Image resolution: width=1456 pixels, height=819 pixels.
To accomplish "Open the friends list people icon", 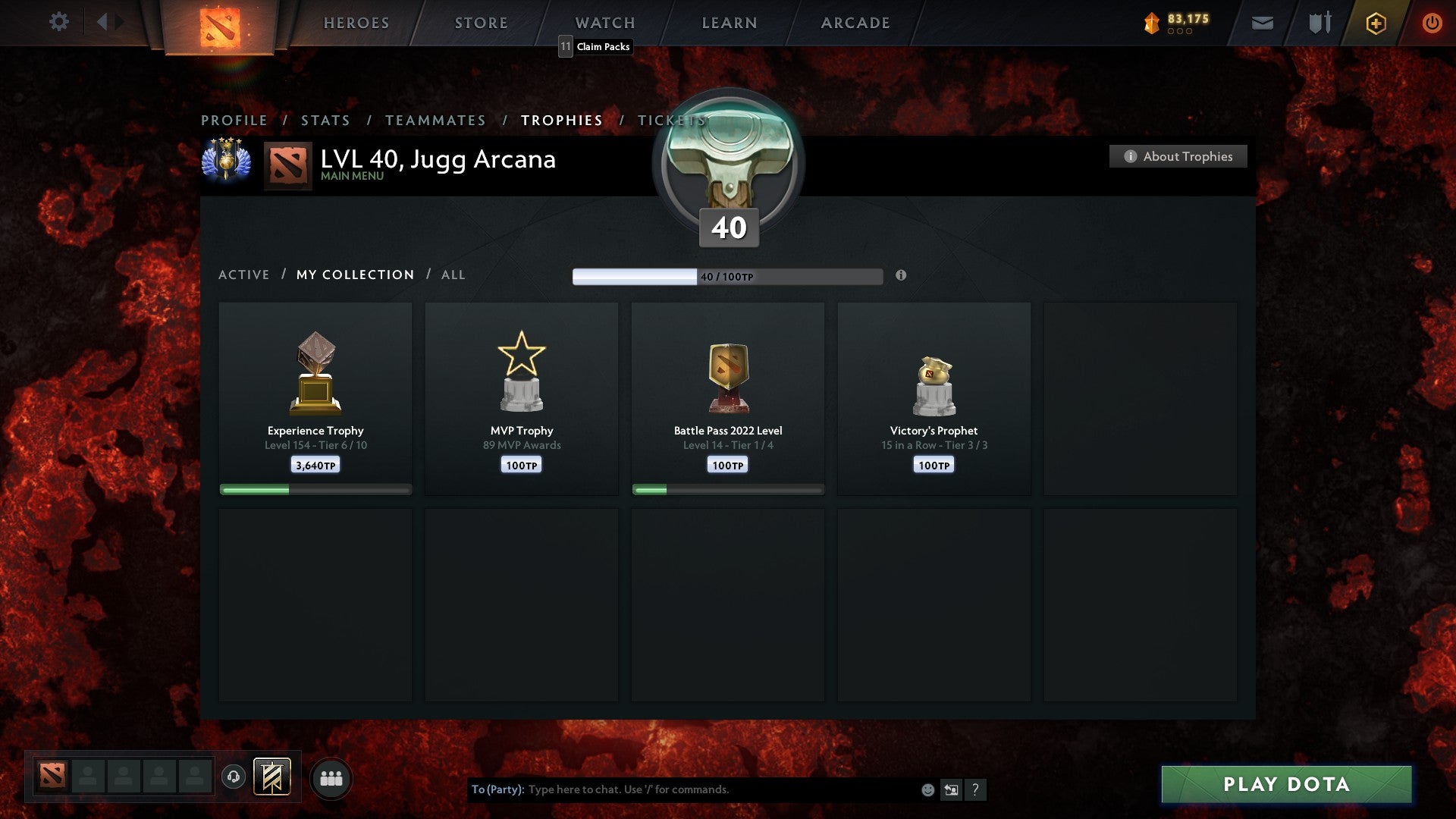I will (x=331, y=777).
